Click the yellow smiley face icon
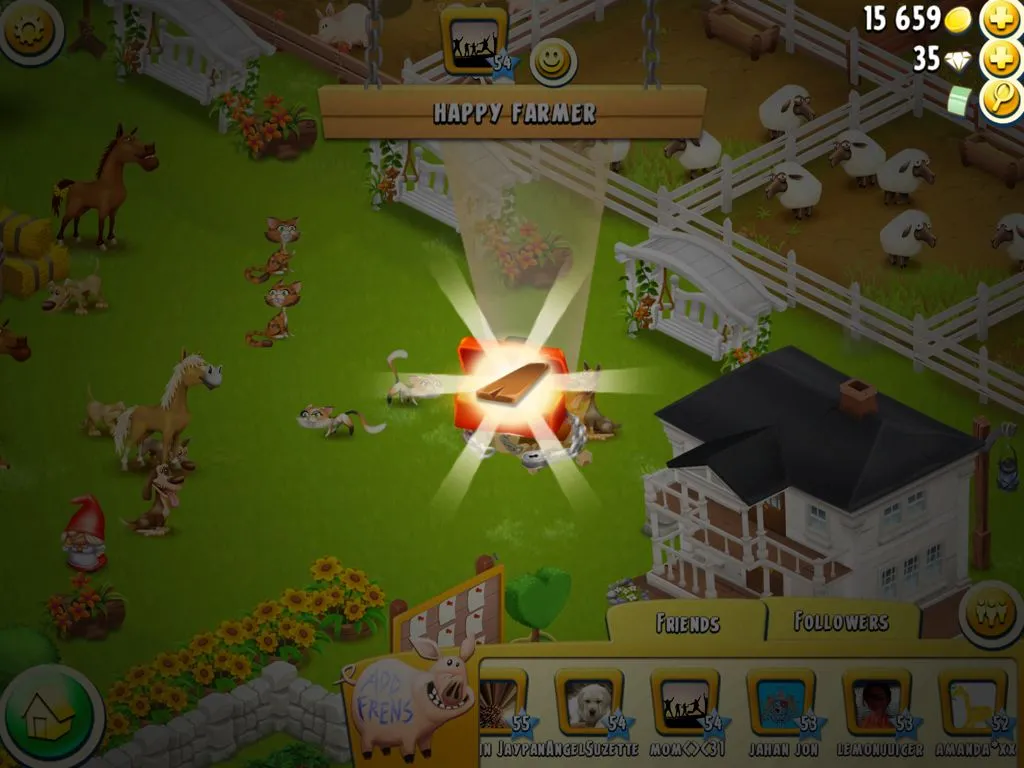Viewport: 1024px width, 768px height. [553, 62]
